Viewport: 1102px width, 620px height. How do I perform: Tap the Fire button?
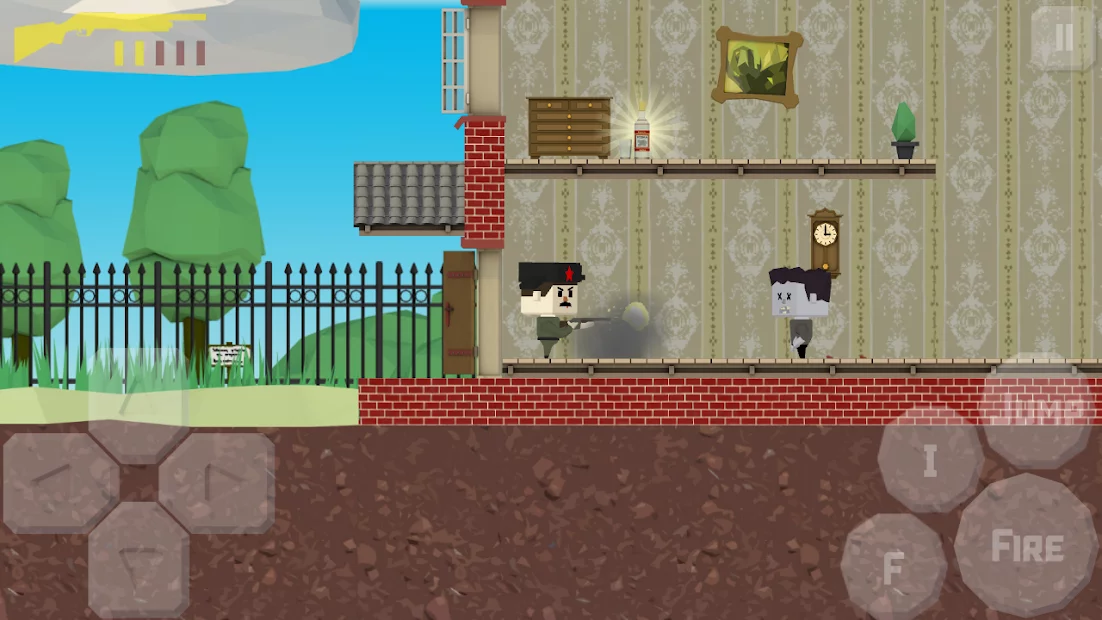pos(1026,545)
